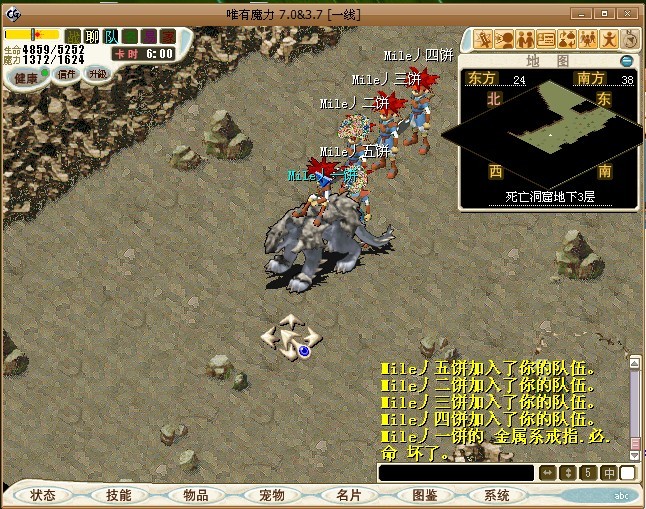Open the 物品 items menu
Image resolution: width=646 pixels, height=509 pixels.
tap(195, 495)
